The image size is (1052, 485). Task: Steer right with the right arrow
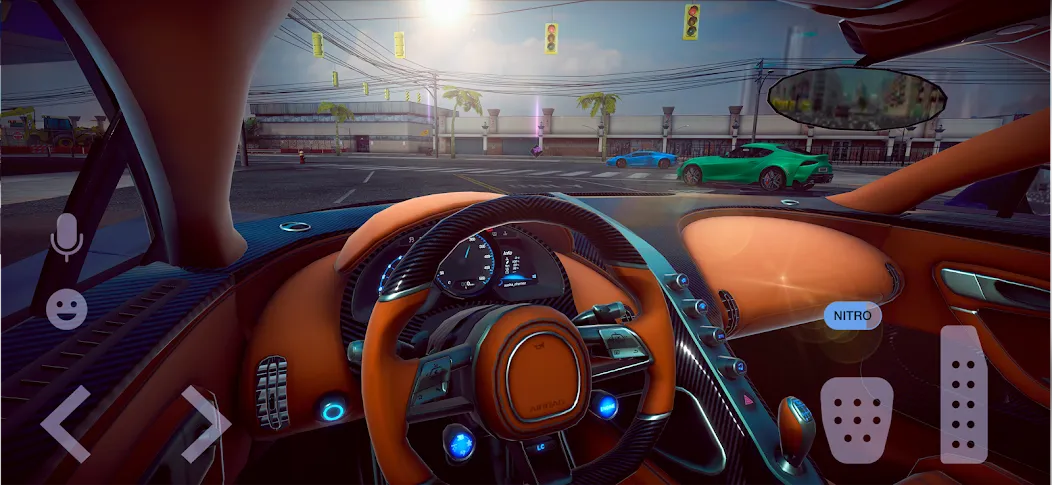tap(205, 423)
